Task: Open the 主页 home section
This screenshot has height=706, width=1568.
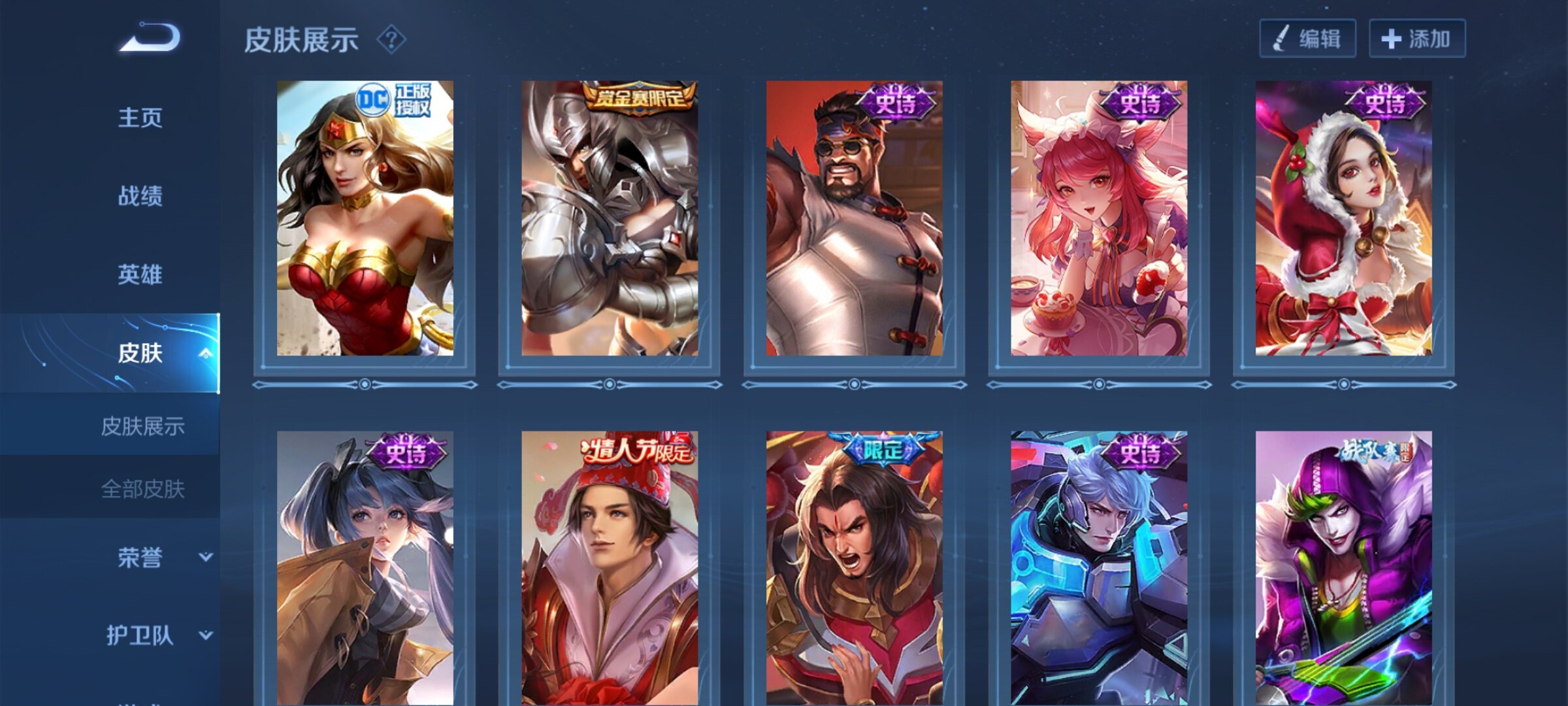Action: pyautogui.click(x=140, y=118)
